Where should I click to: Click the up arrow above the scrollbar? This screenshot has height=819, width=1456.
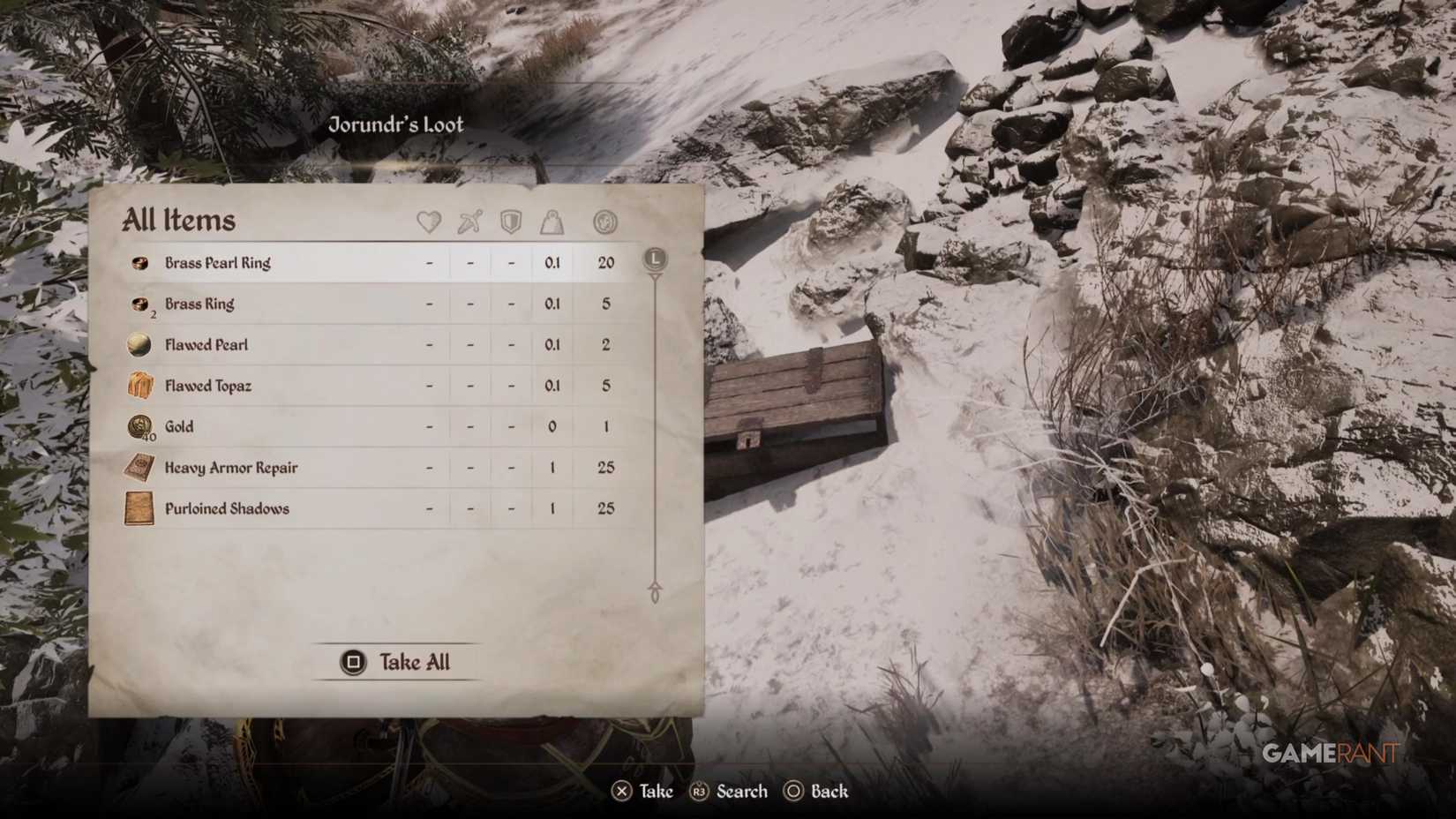(x=655, y=278)
